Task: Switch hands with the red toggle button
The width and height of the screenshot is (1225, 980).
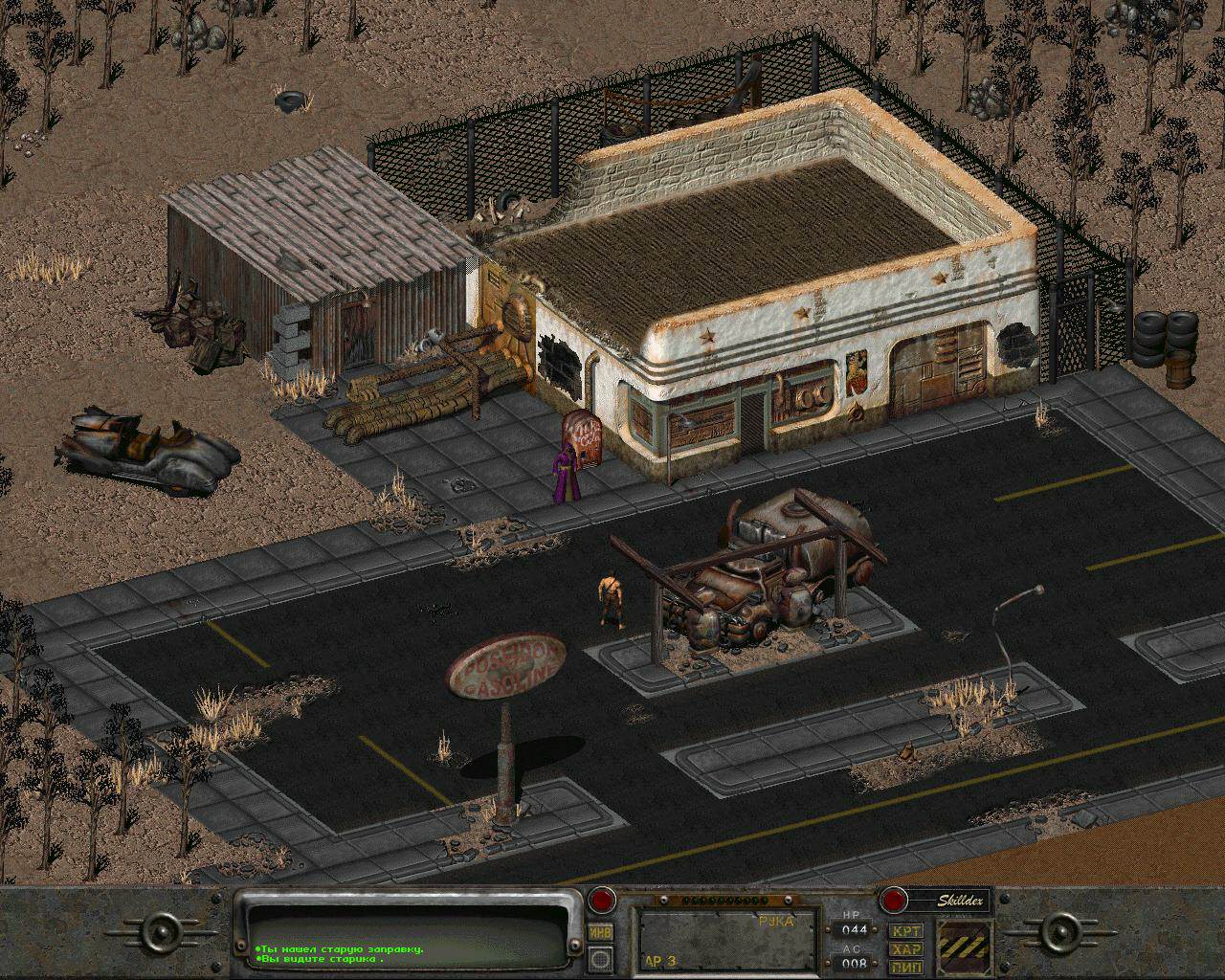Action: (601, 900)
